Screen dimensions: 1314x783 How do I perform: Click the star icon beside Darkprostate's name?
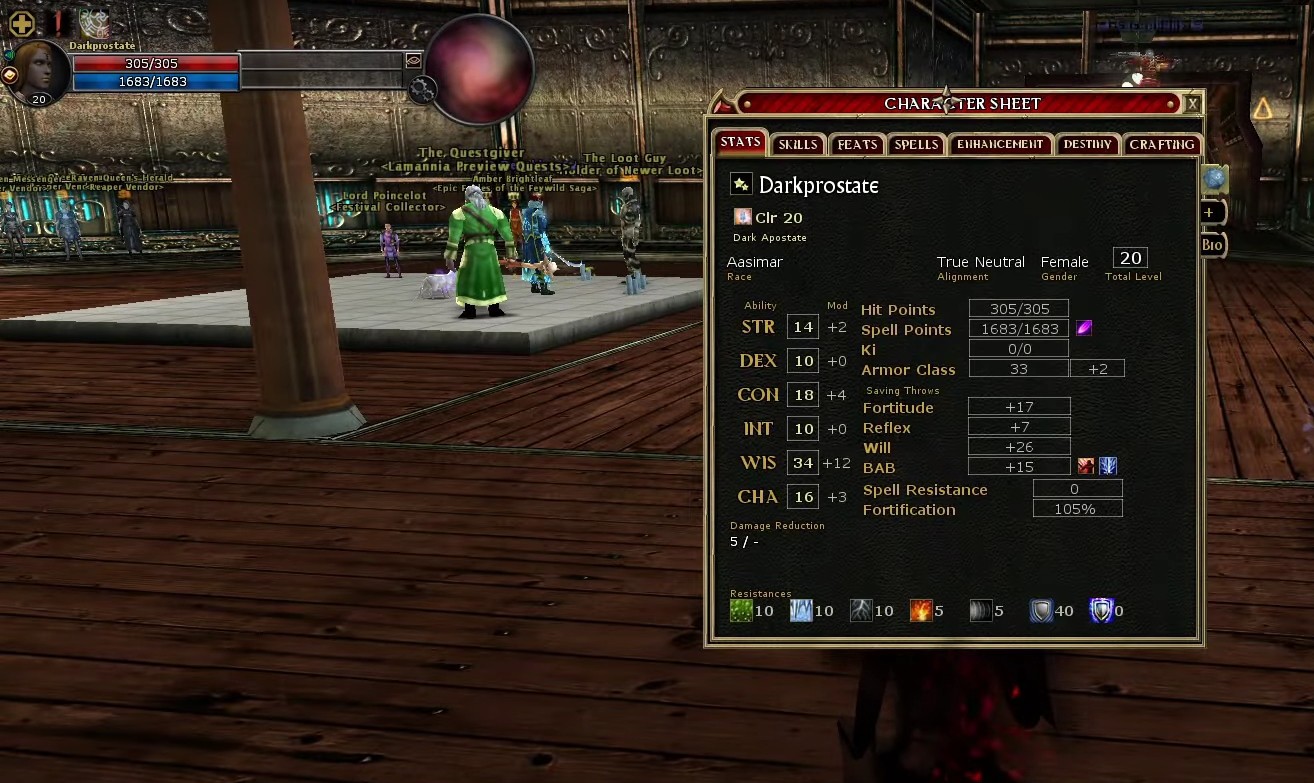click(740, 184)
